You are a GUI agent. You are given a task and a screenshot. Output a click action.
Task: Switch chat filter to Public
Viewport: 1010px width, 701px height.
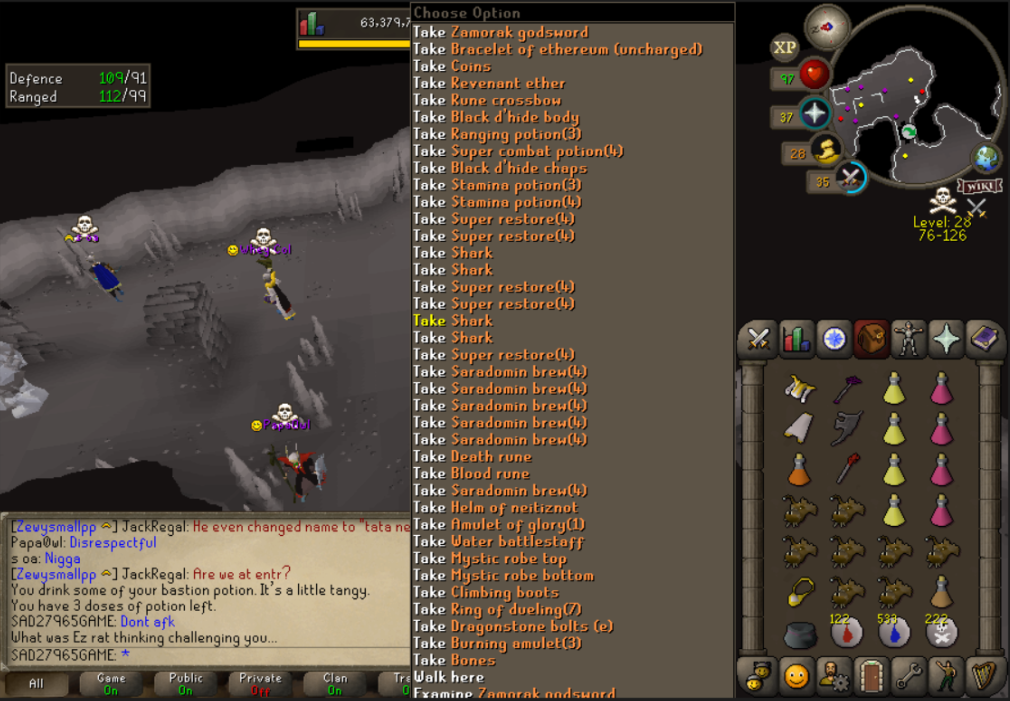(184, 684)
